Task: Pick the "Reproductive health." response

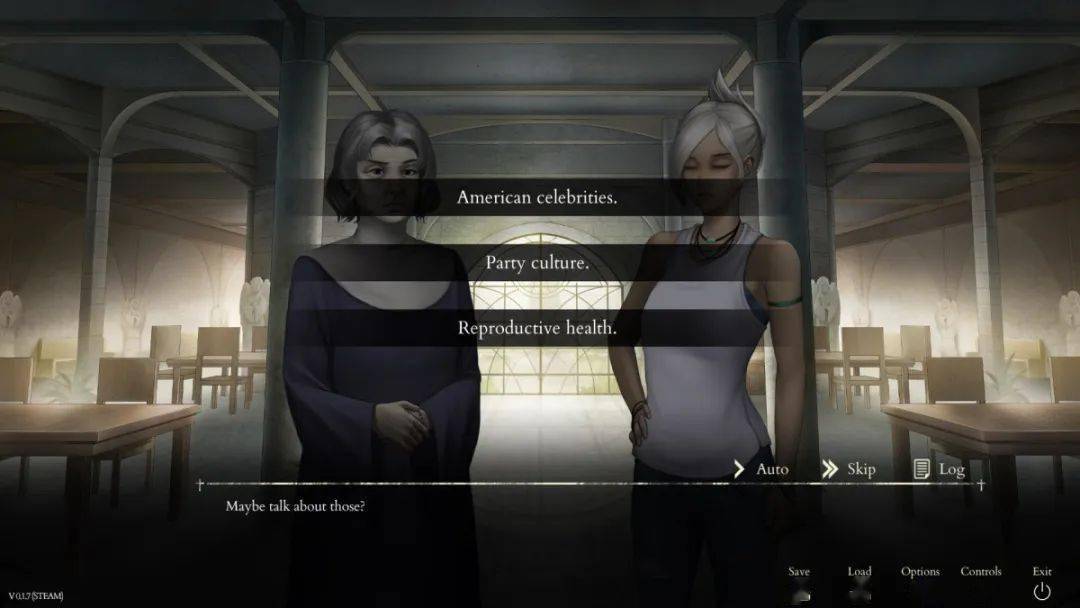Action: pyautogui.click(x=537, y=328)
